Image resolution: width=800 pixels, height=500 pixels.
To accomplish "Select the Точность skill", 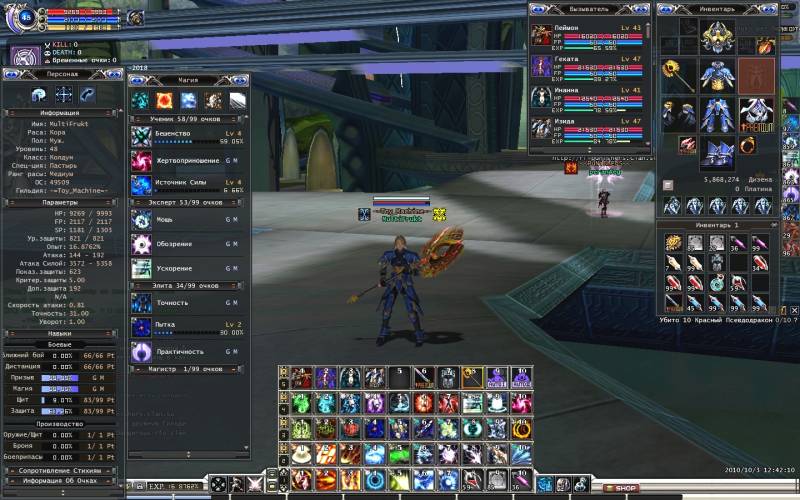I will point(141,303).
